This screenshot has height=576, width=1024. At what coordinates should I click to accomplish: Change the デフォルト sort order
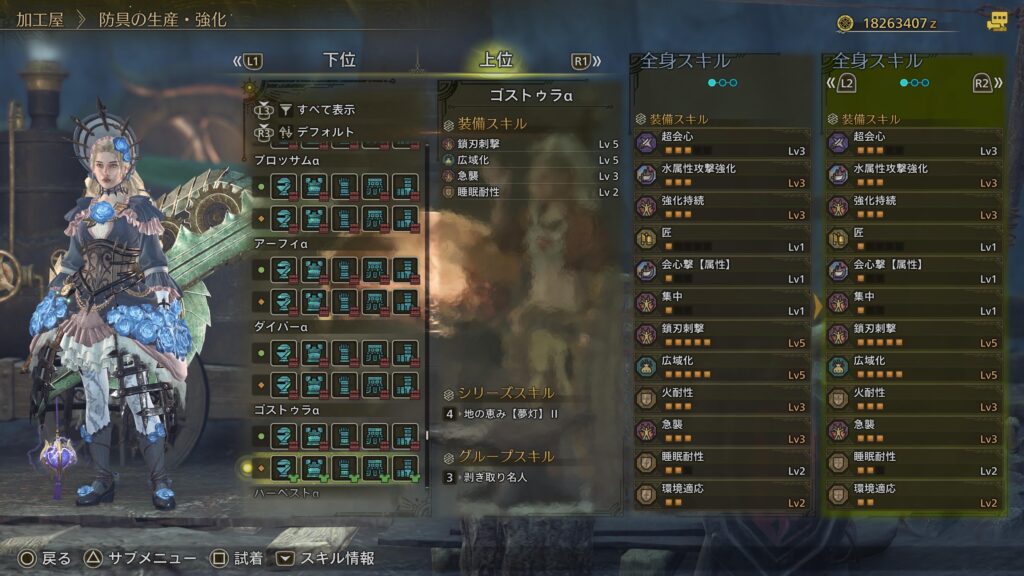(326, 131)
